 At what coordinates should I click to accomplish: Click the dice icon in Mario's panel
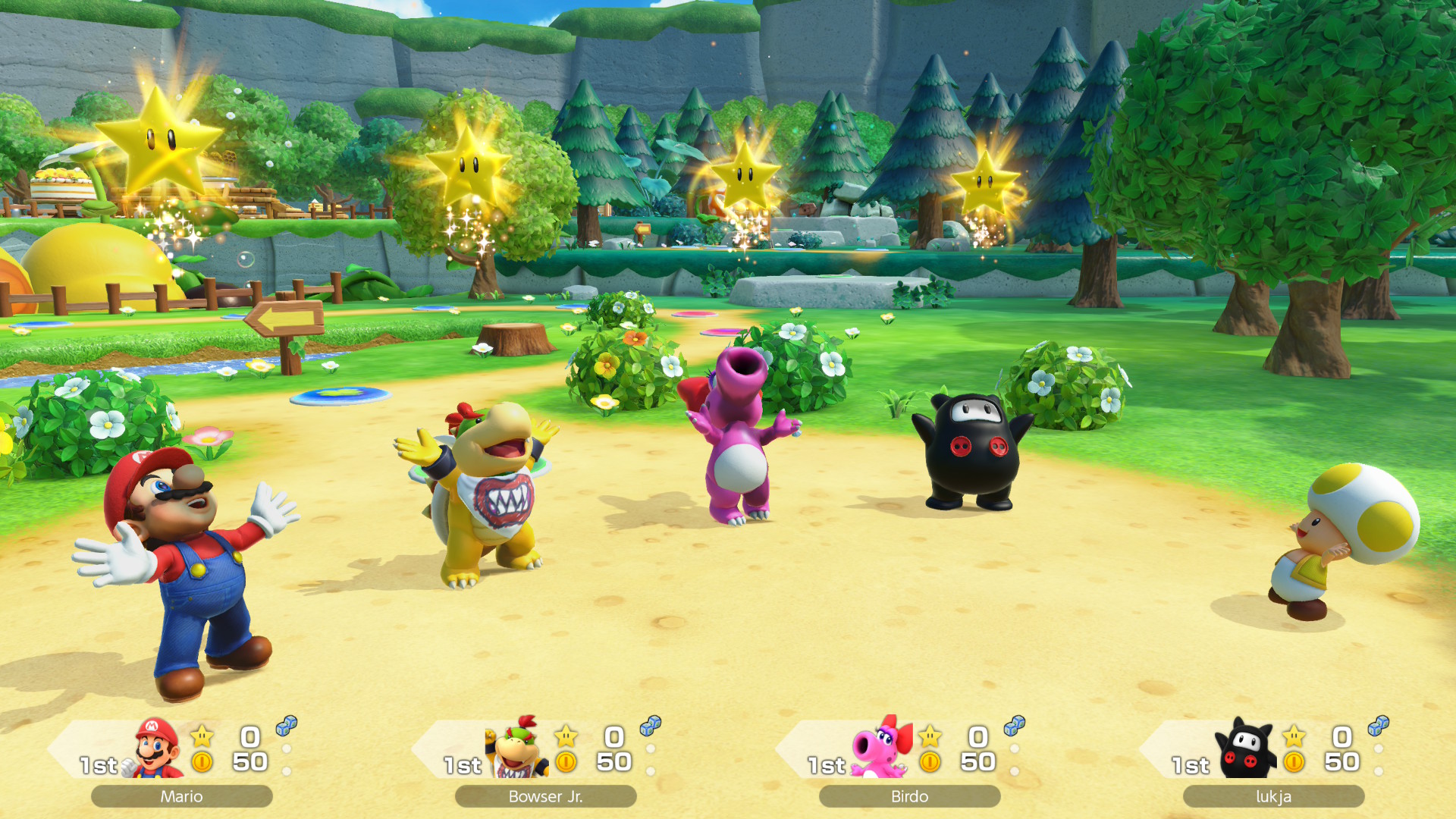pos(286,726)
